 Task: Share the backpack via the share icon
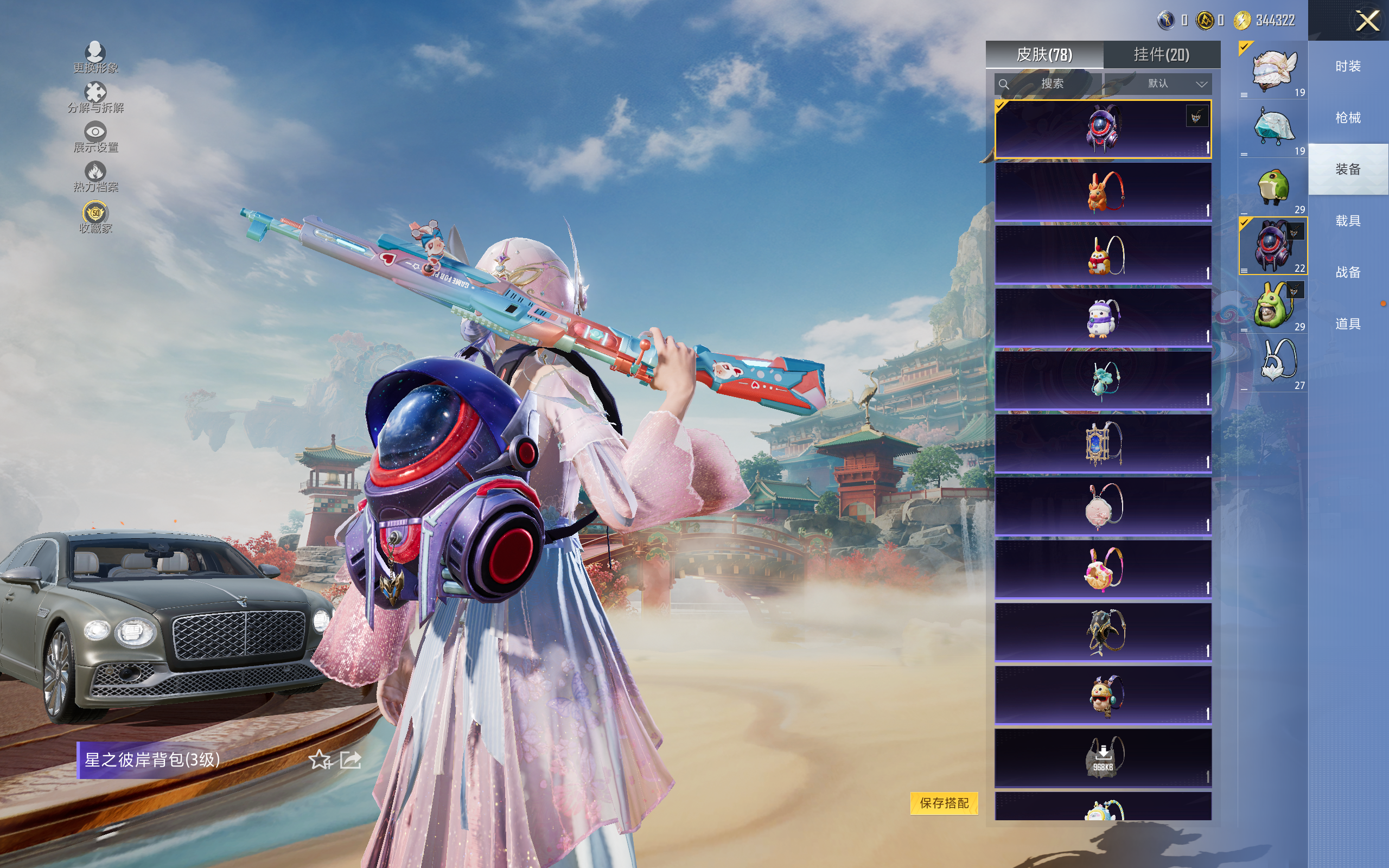(350, 760)
